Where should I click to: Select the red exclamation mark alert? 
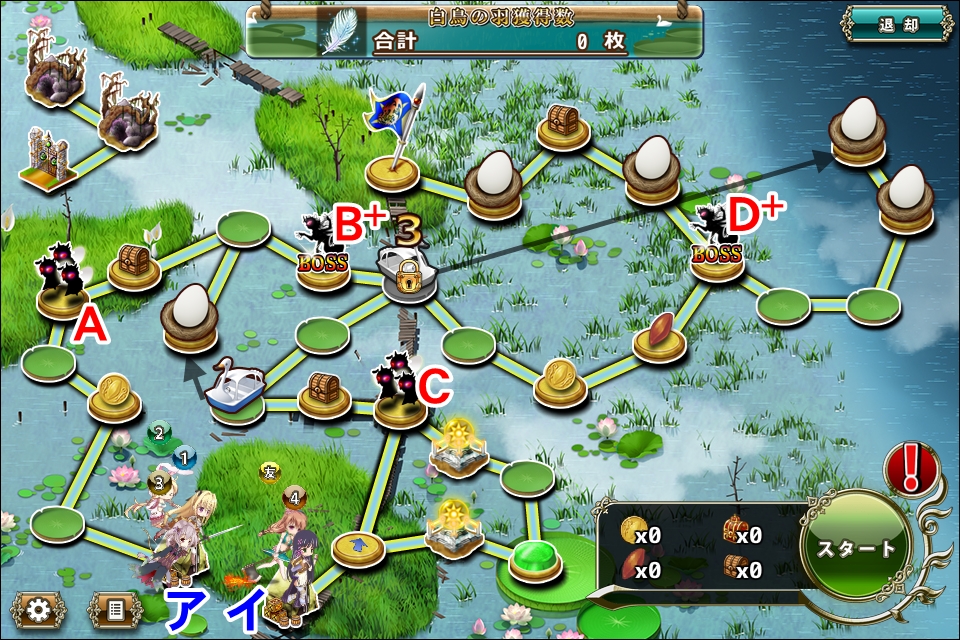coord(911,467)
